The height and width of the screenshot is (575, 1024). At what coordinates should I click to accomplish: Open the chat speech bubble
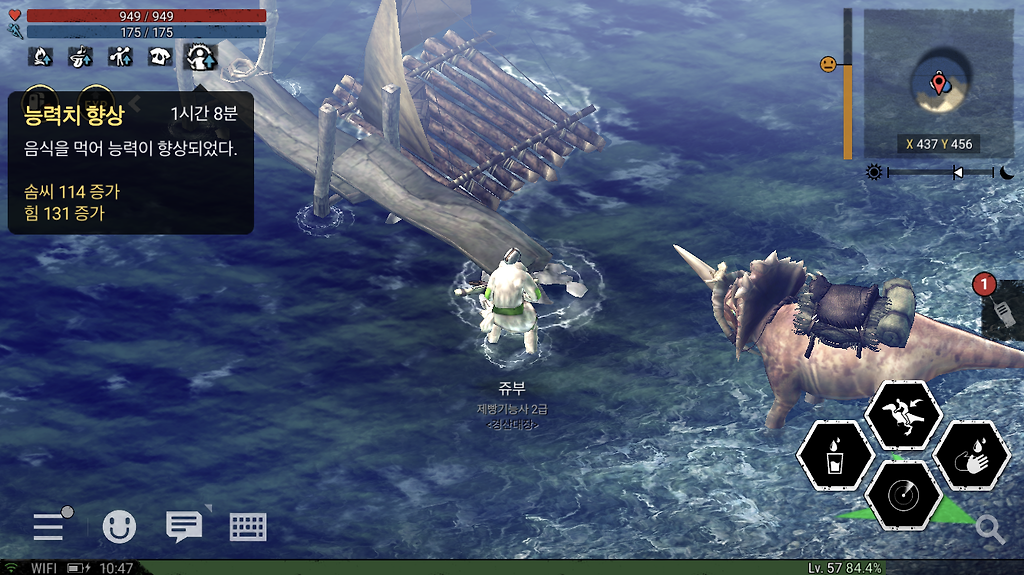[x=184, y=526]
